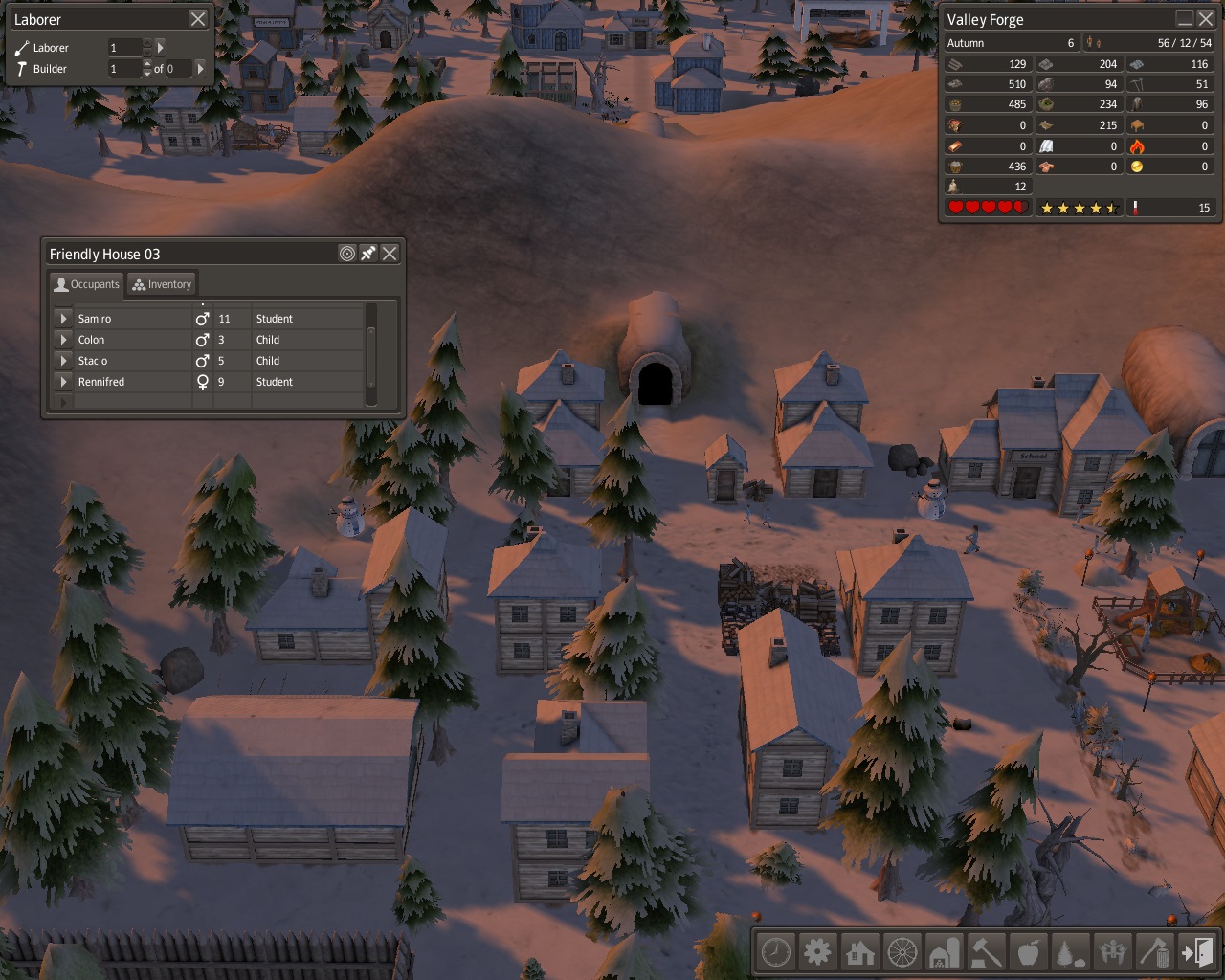Image resolution: width=1225 pixels, height=980 pixels.
Task: Open the house building menu
Action: pyautogui.click(x=860, y=952)
